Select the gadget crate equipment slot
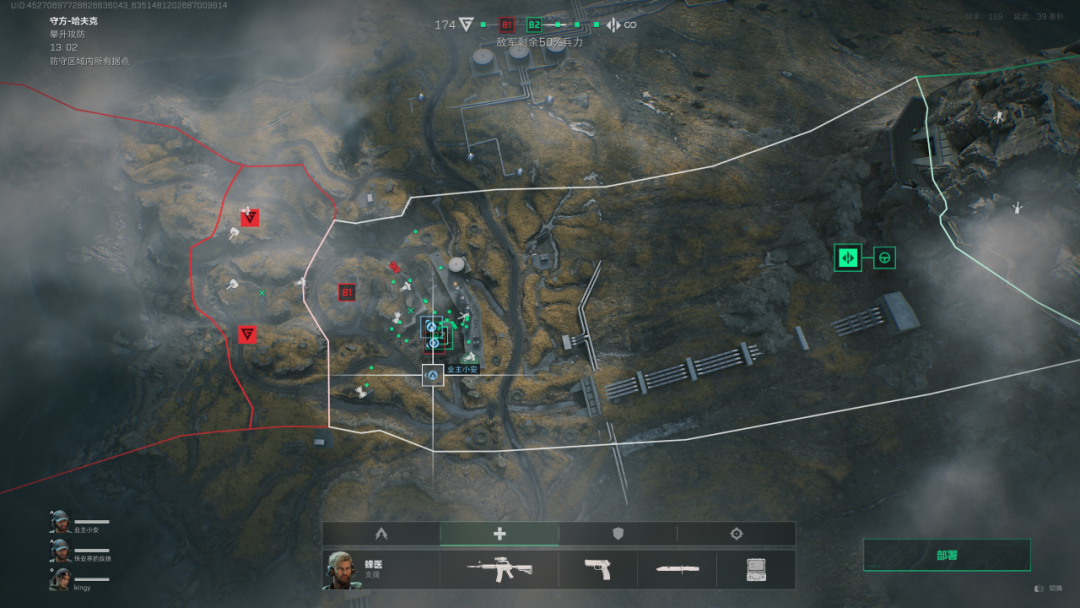Viewport: 1080px width, 608px height. 756,570
